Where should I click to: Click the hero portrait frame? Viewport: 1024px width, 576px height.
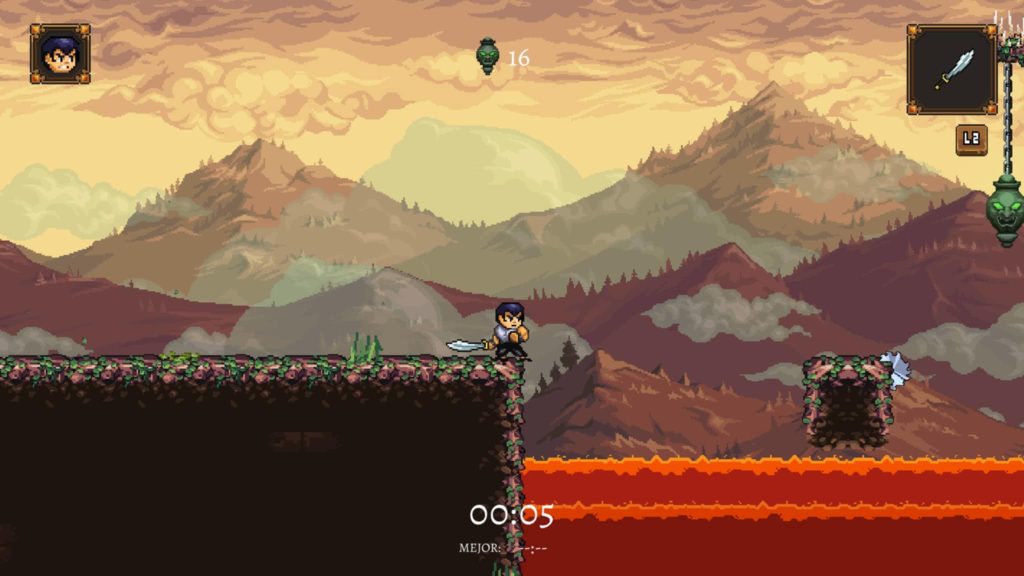pyautogui.click(x=60, y=54)
